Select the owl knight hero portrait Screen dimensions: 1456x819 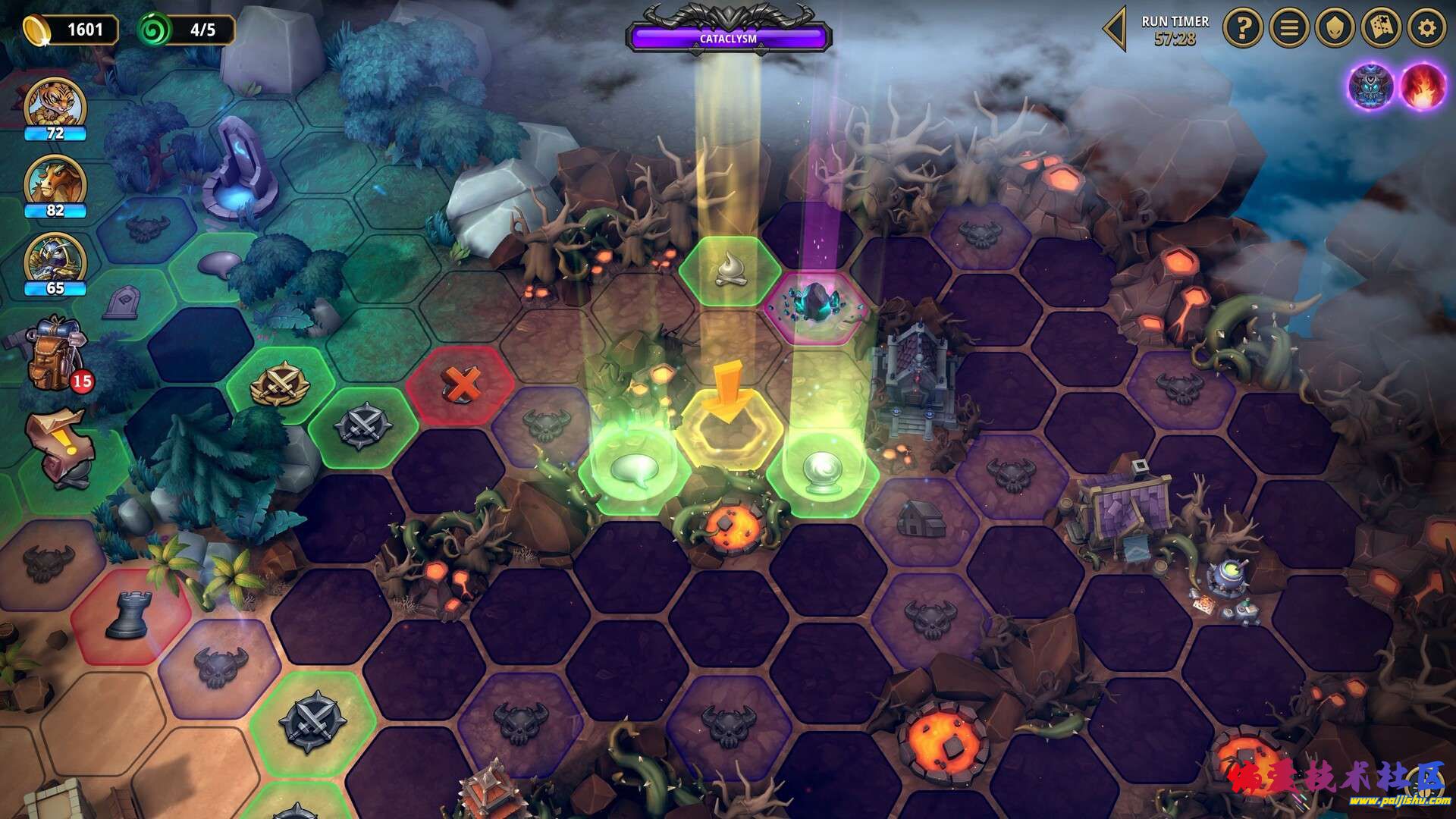tap(55, 259)
